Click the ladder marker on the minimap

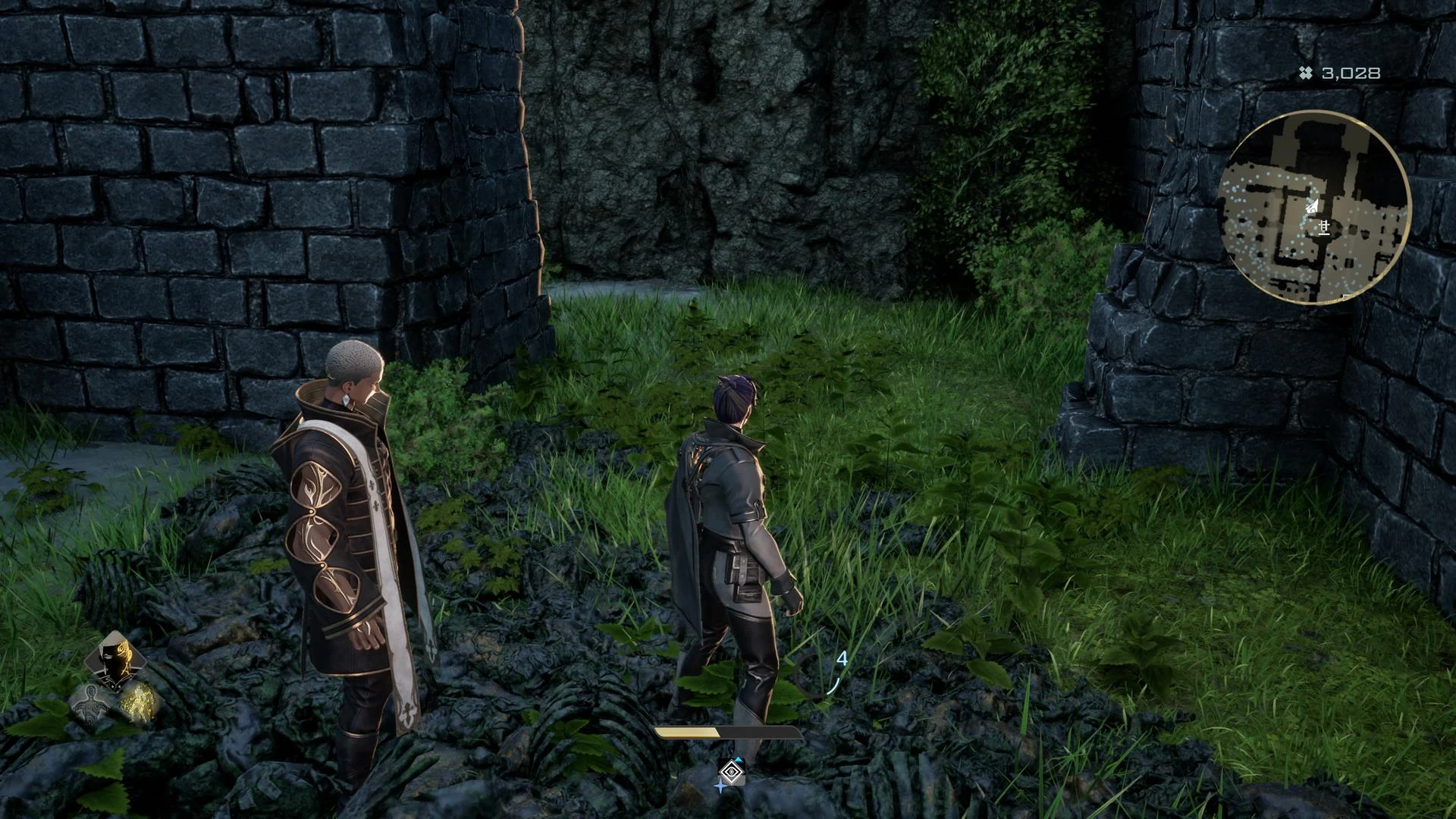[x=1324, y=227]
